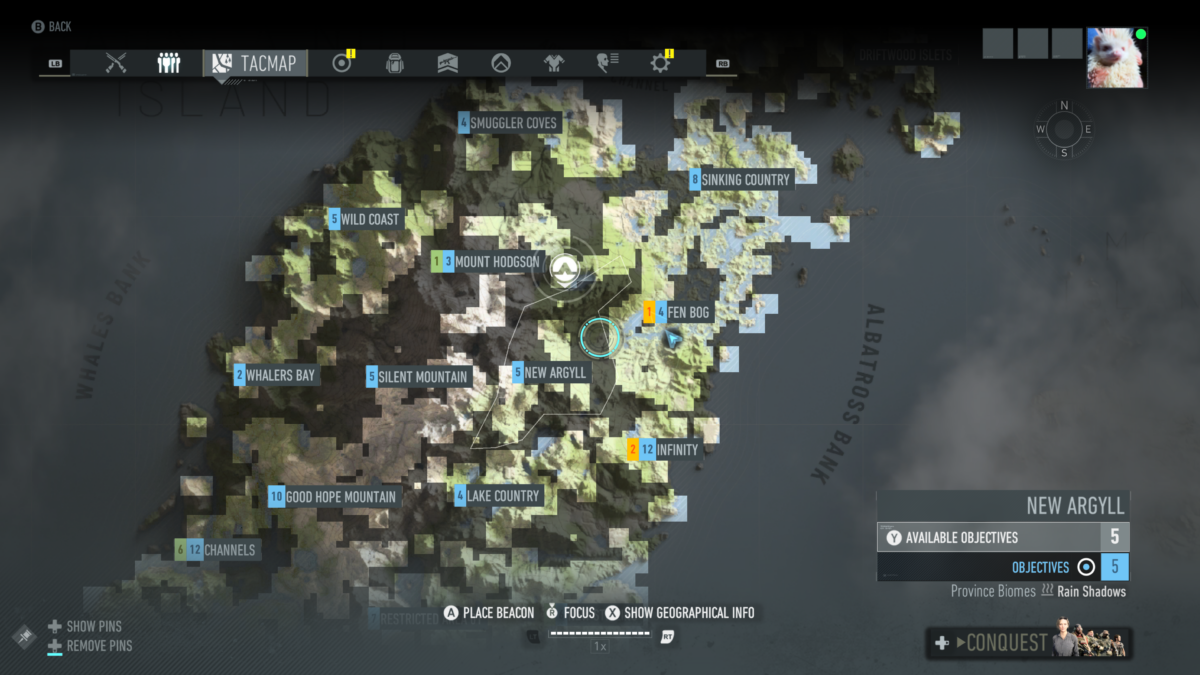Select the Smuggler Coves province label

[513, 123]
